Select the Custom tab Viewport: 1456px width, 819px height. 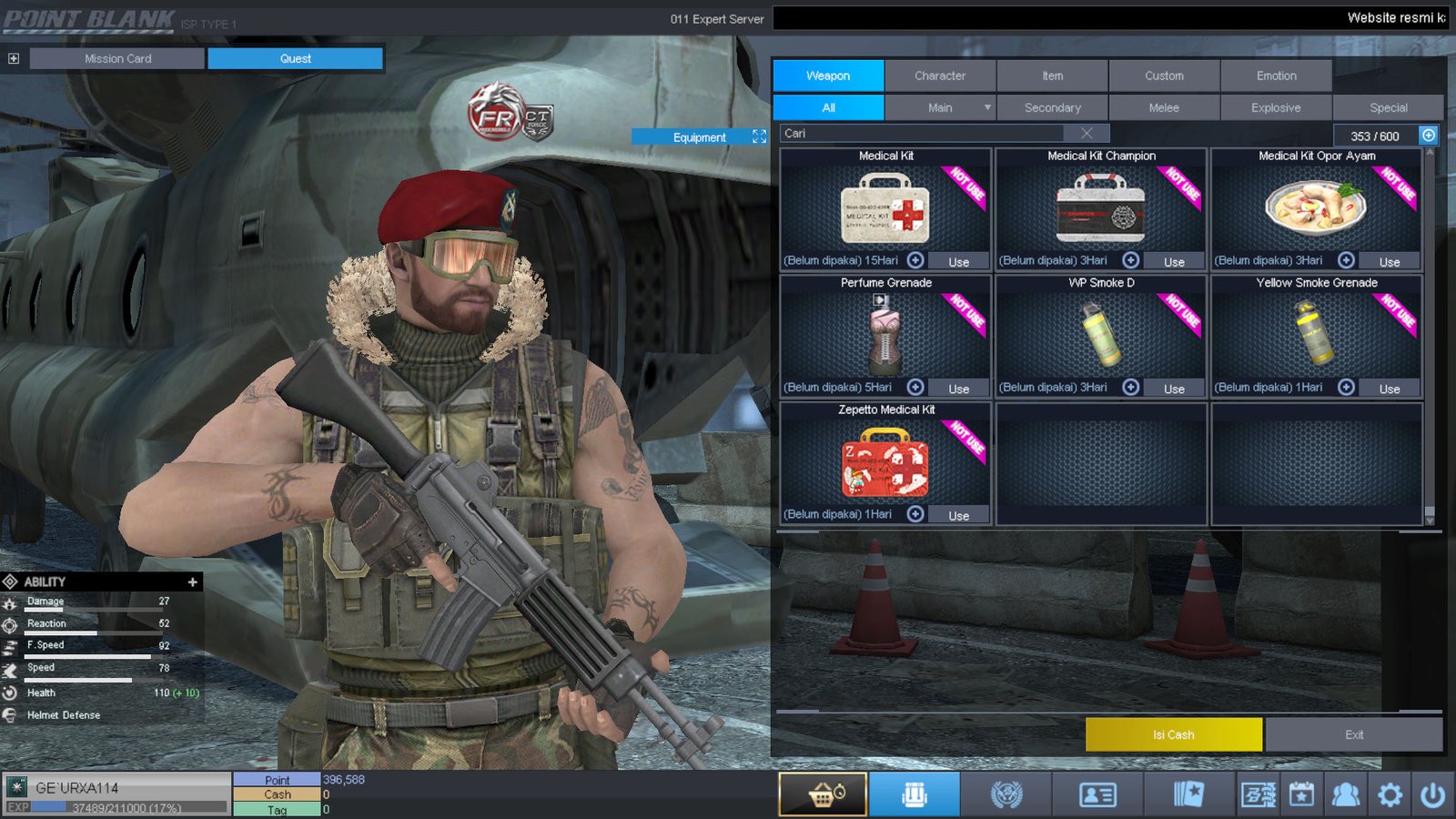pos(1164,76)
